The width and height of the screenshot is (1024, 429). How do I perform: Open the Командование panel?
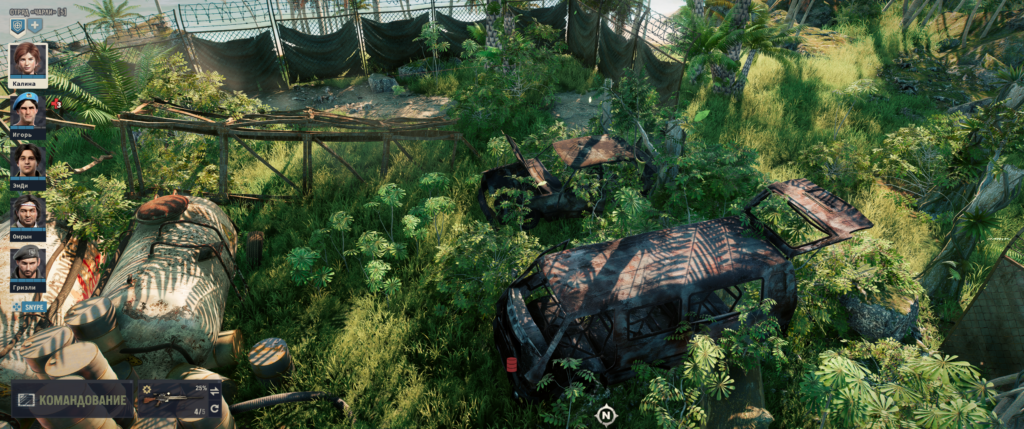pyautogui.click(x=71, y=400)
